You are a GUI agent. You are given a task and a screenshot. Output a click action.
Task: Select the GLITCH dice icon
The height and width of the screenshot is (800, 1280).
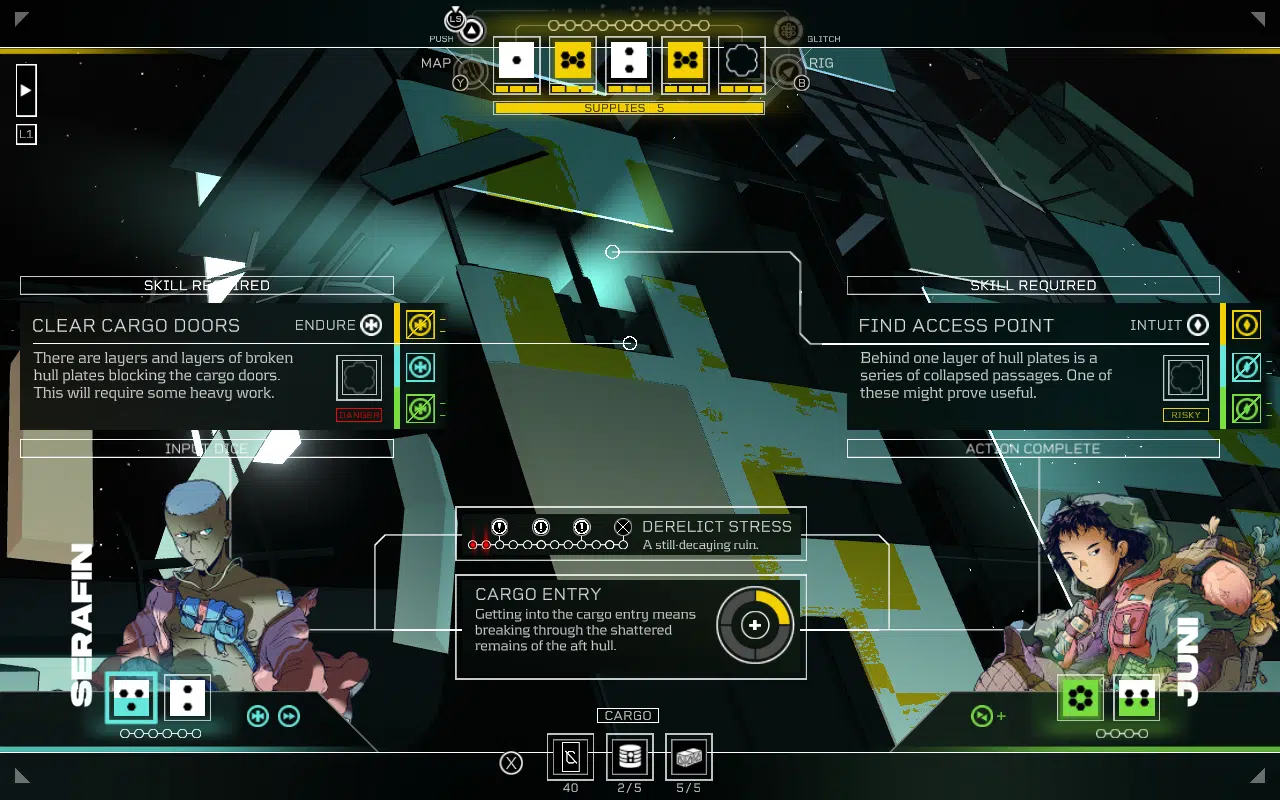click(788, 29)
